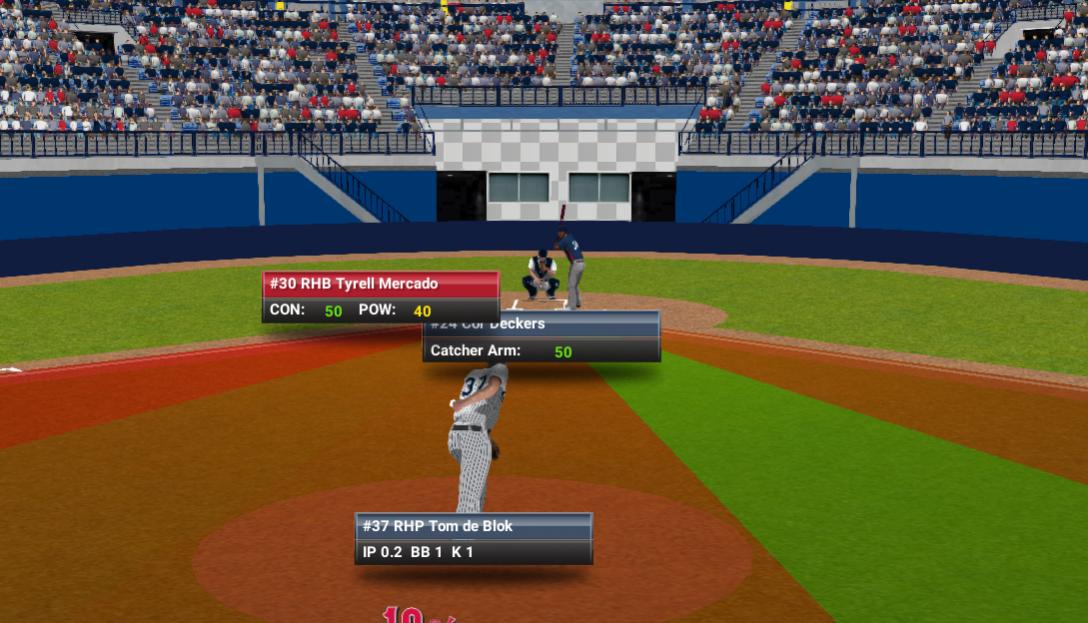Open the Tom de Blok pitcher panel

[x=473, y=538]
